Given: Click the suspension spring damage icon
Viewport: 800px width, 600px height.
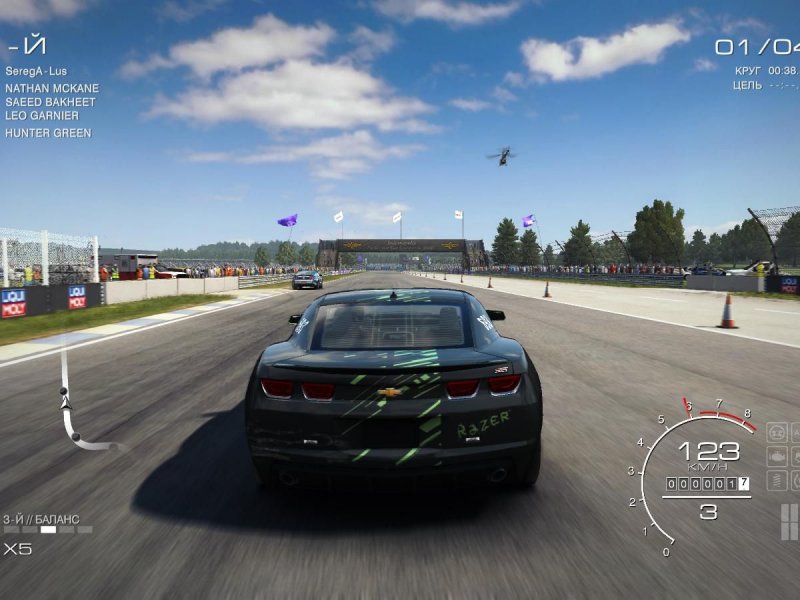Looking at the screenshot, I should [777, 480].
